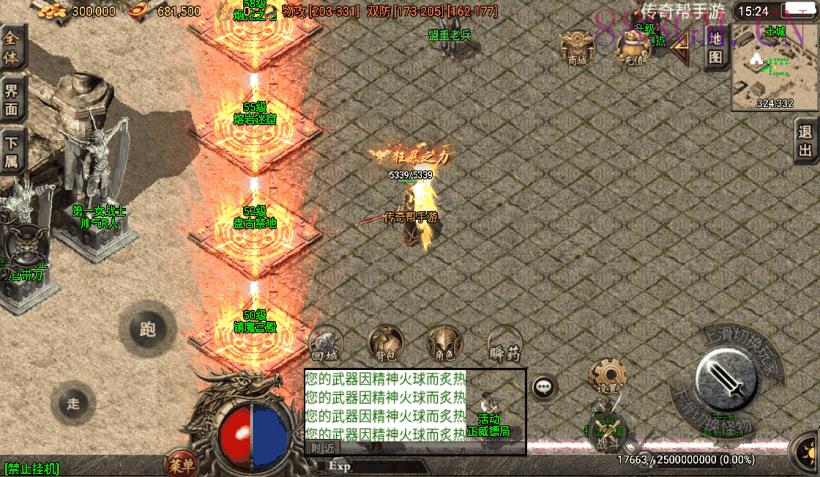
Task: Switch to the 附近 nearby chat tab
Action: click(x=321, y=448)
